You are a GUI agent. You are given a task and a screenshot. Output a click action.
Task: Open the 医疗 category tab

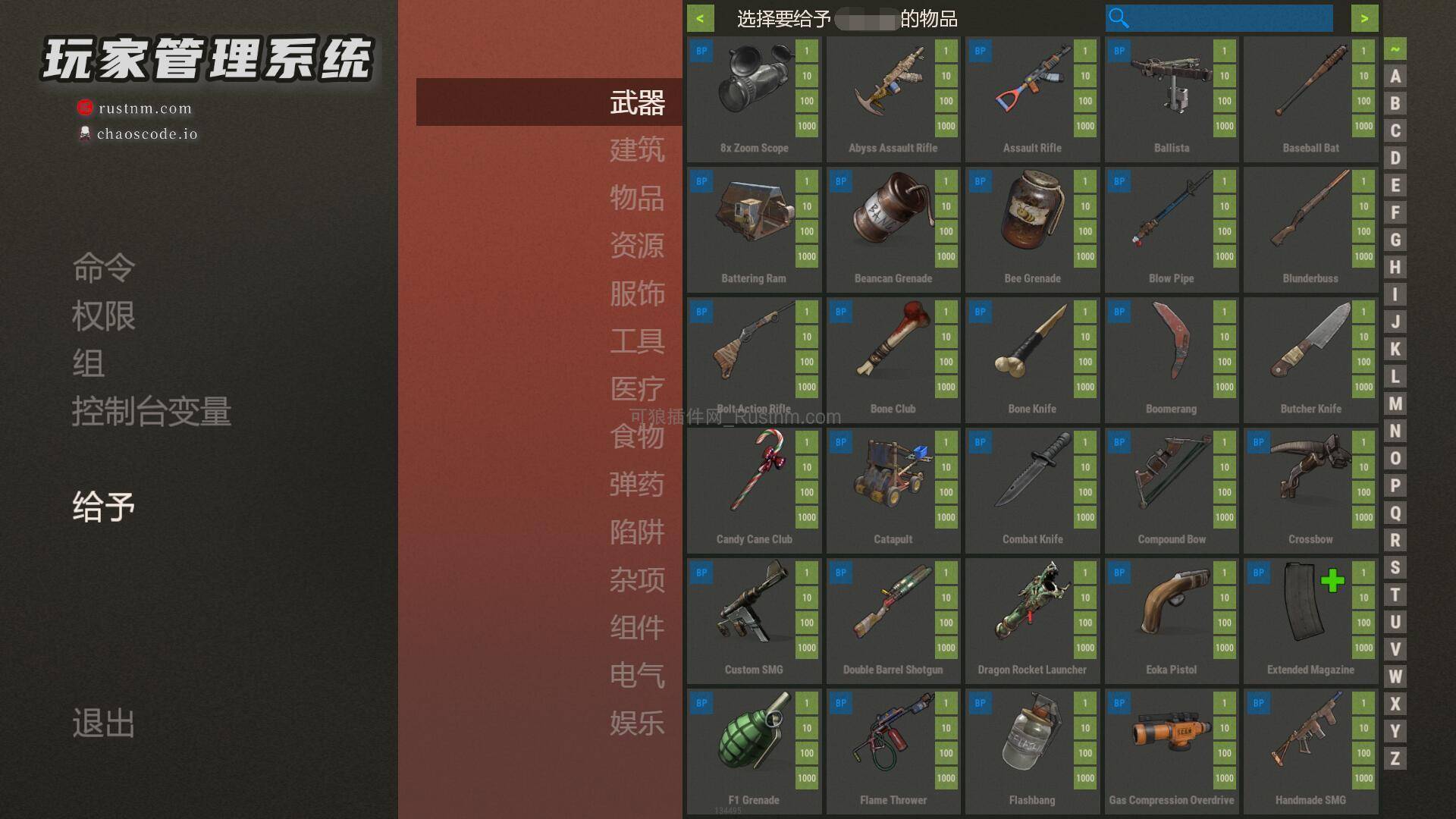coord(637,389)
